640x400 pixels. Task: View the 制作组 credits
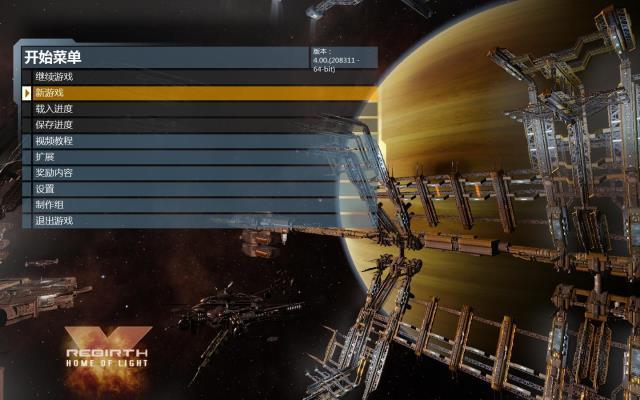tap(50, 205)
